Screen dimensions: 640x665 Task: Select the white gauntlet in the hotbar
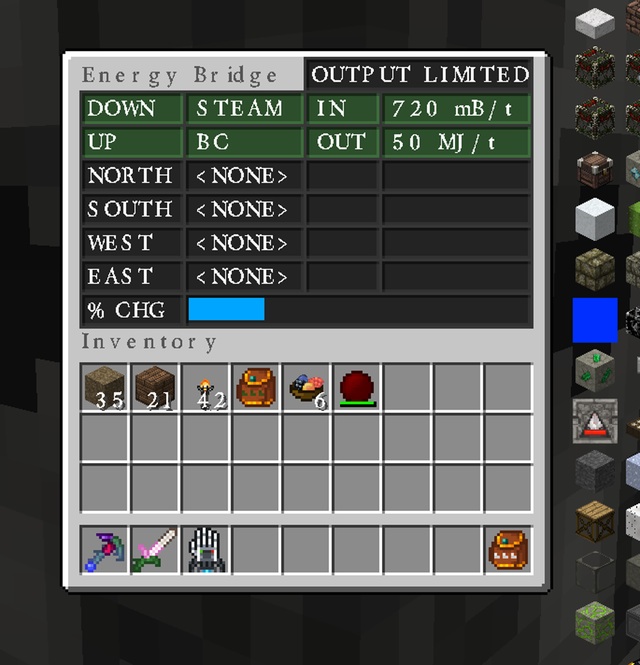(x=206, y=550)
